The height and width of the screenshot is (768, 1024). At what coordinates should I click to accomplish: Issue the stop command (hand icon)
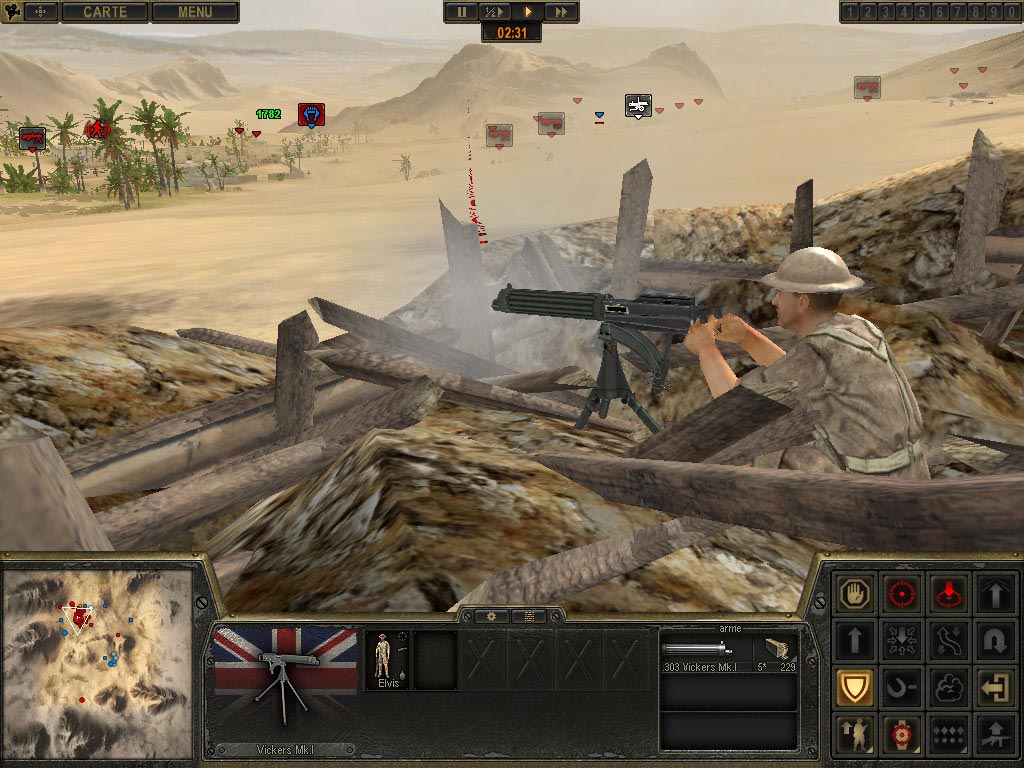[857, 594]
